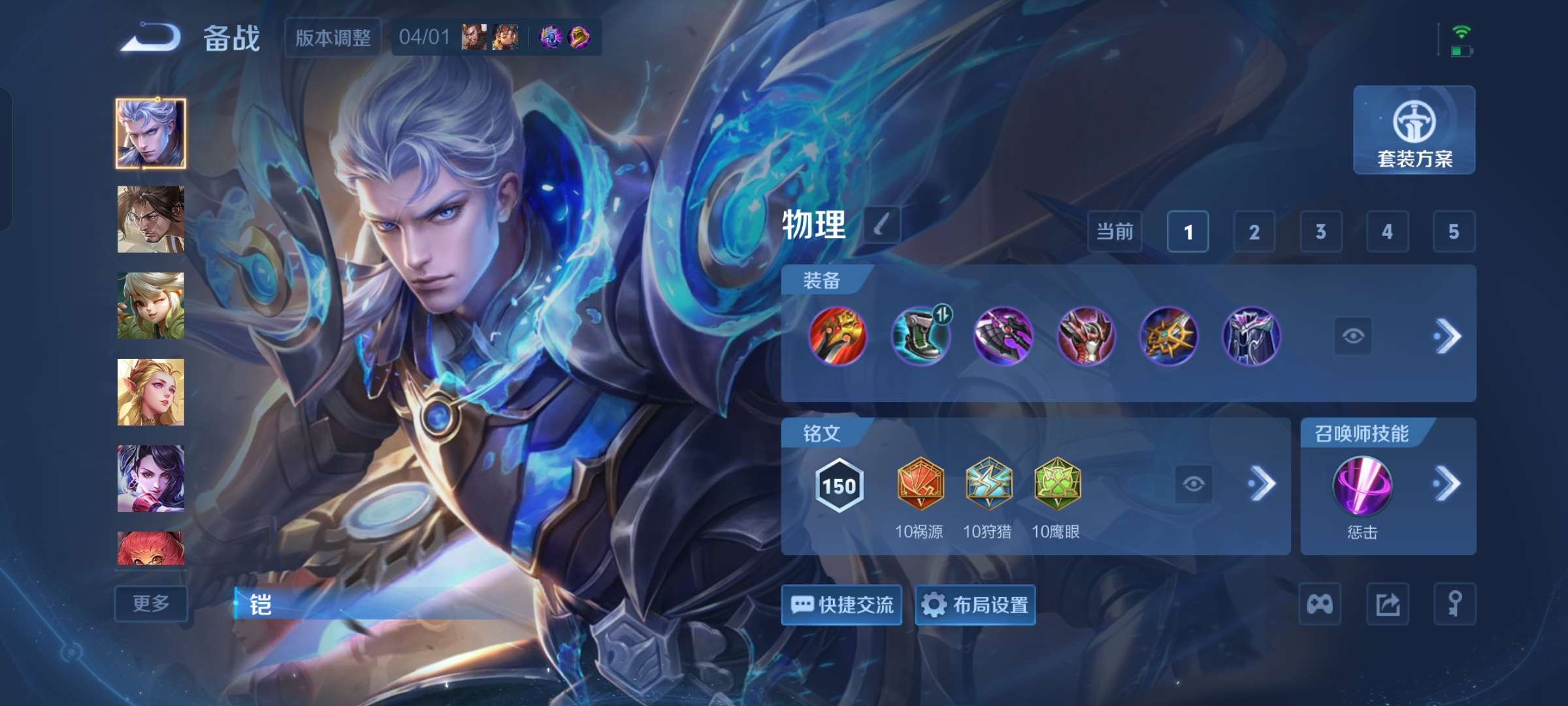This screenshot has height=706, width=1568.
Task: Open the 布局设置 layout settings button
Action: pyautogui.click(x=975, y=605)
